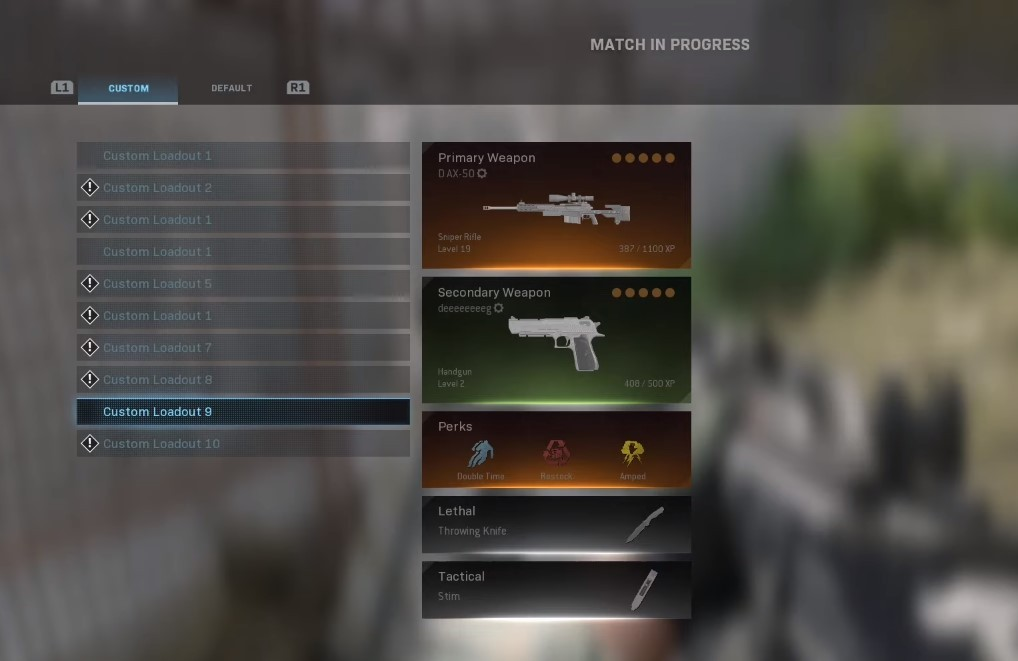Screen dimensions: 1018x661
Task: Open the Secondary Weapon handgun panel
Action: [556, 340]
